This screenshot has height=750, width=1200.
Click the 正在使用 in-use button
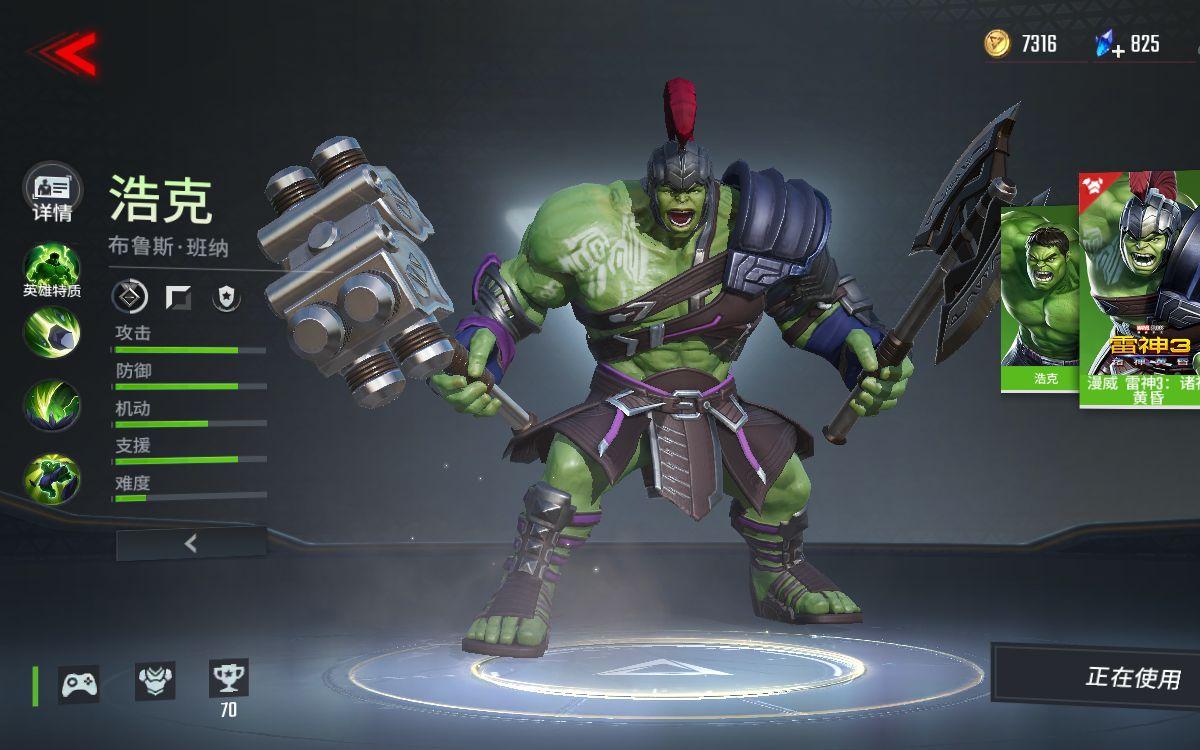pyautogui.click(x=1110, y=678)
